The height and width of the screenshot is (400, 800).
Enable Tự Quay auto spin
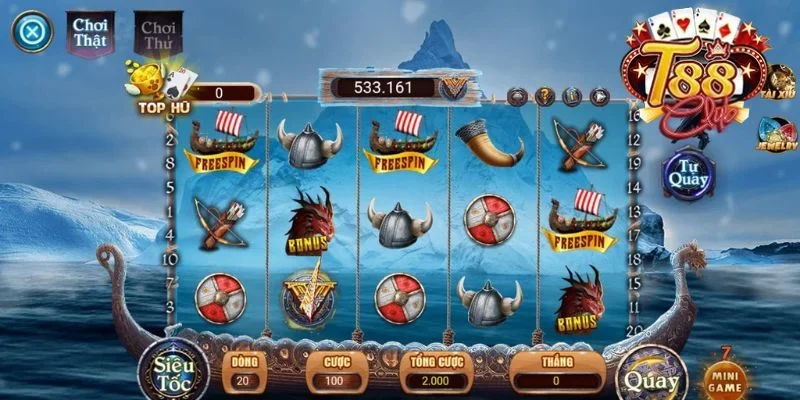coord(687,173)
